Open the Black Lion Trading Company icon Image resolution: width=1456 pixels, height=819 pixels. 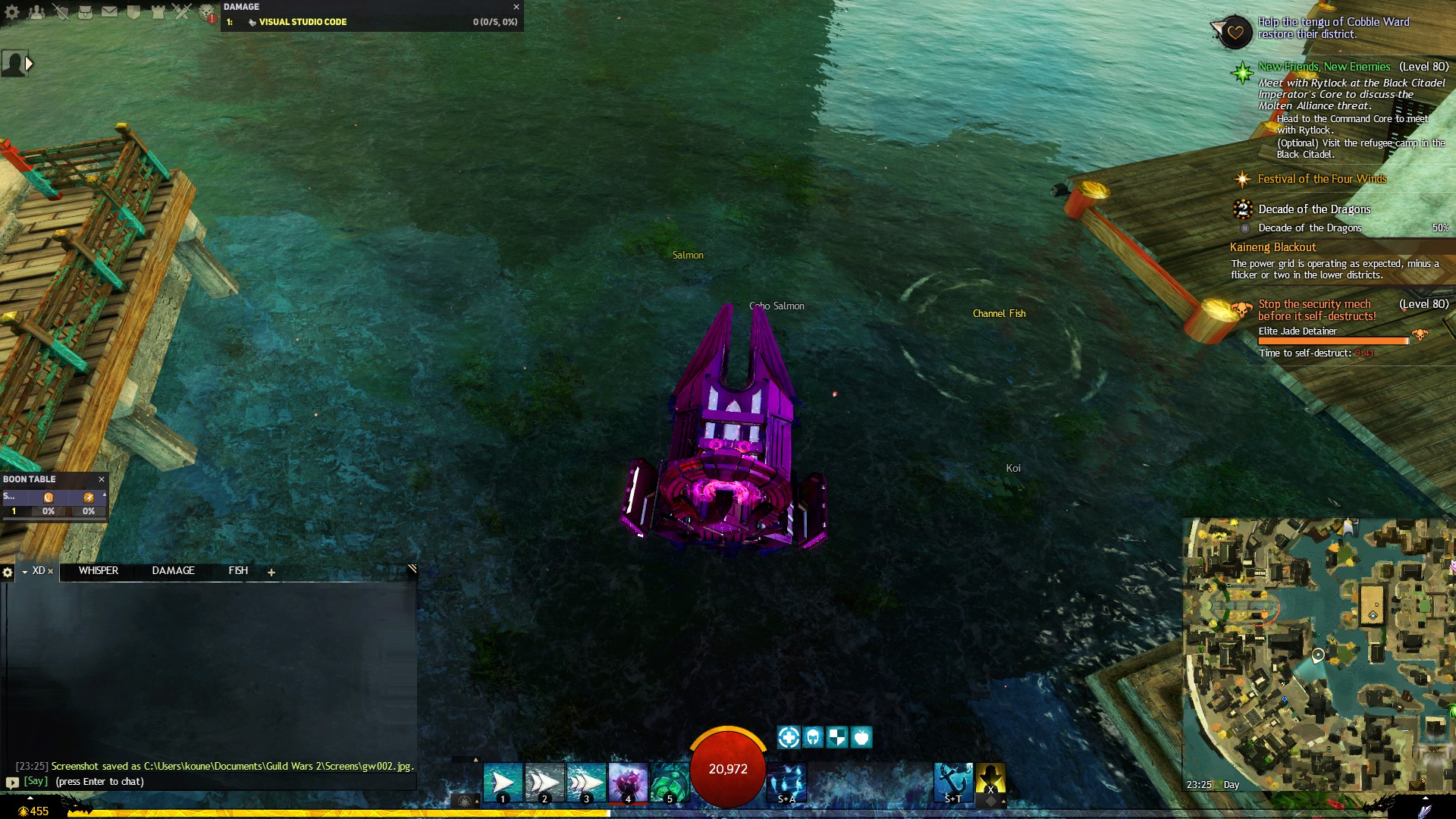205,11
